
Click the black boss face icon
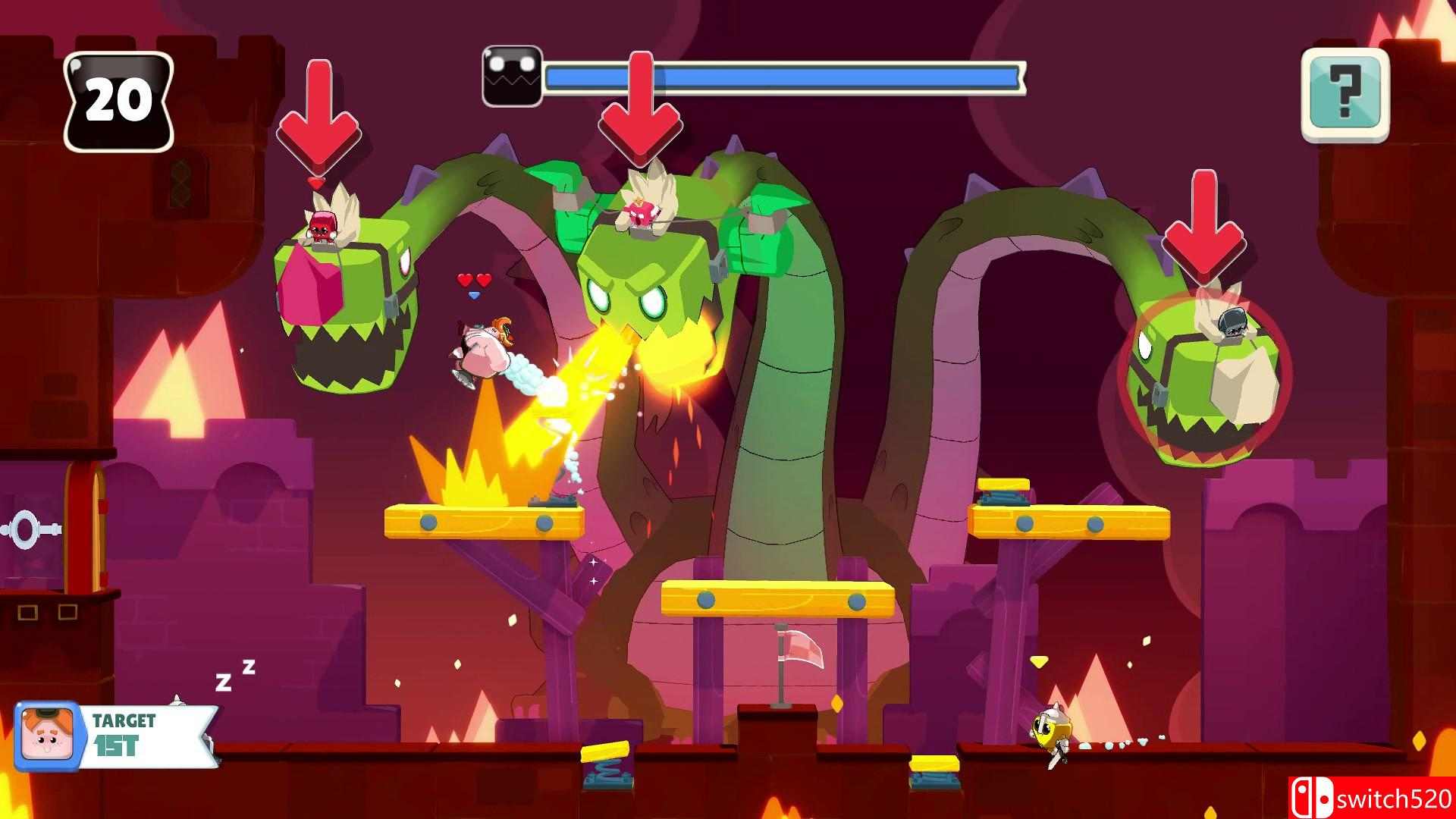(513, 77)
